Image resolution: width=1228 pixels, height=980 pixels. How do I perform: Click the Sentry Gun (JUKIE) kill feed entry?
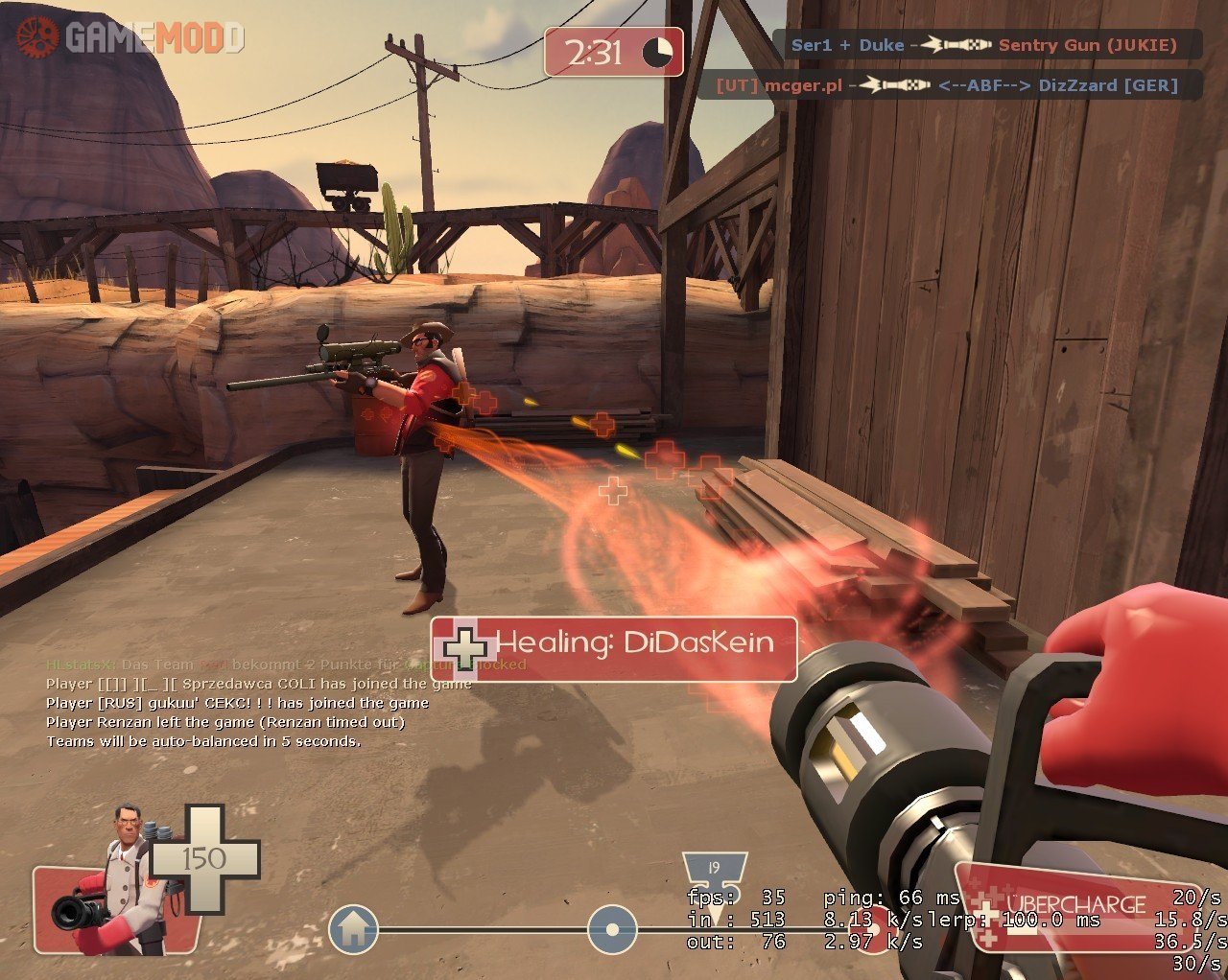[x=987, y=45]
